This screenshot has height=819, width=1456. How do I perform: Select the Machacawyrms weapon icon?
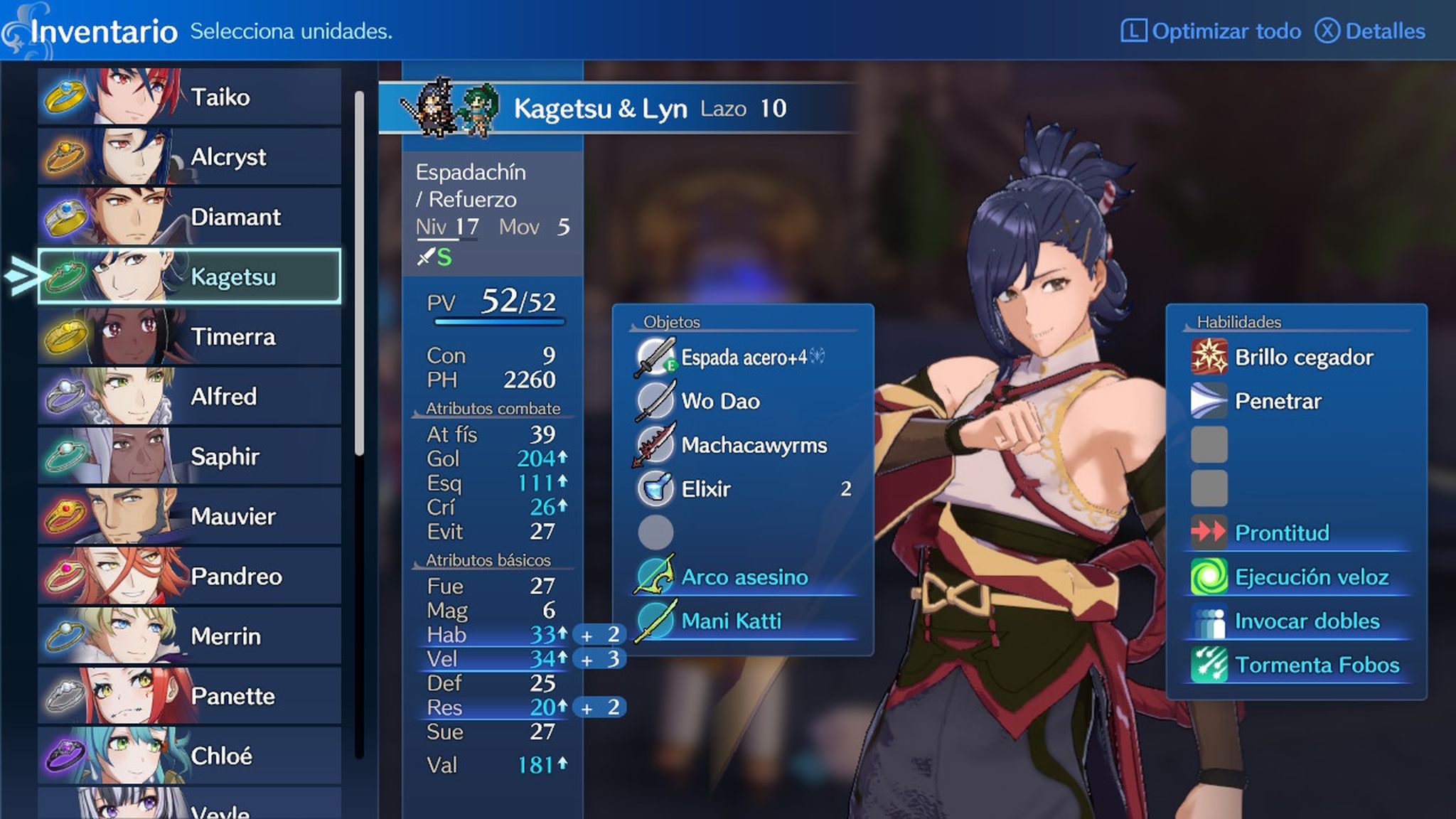[x=655, y=445]
